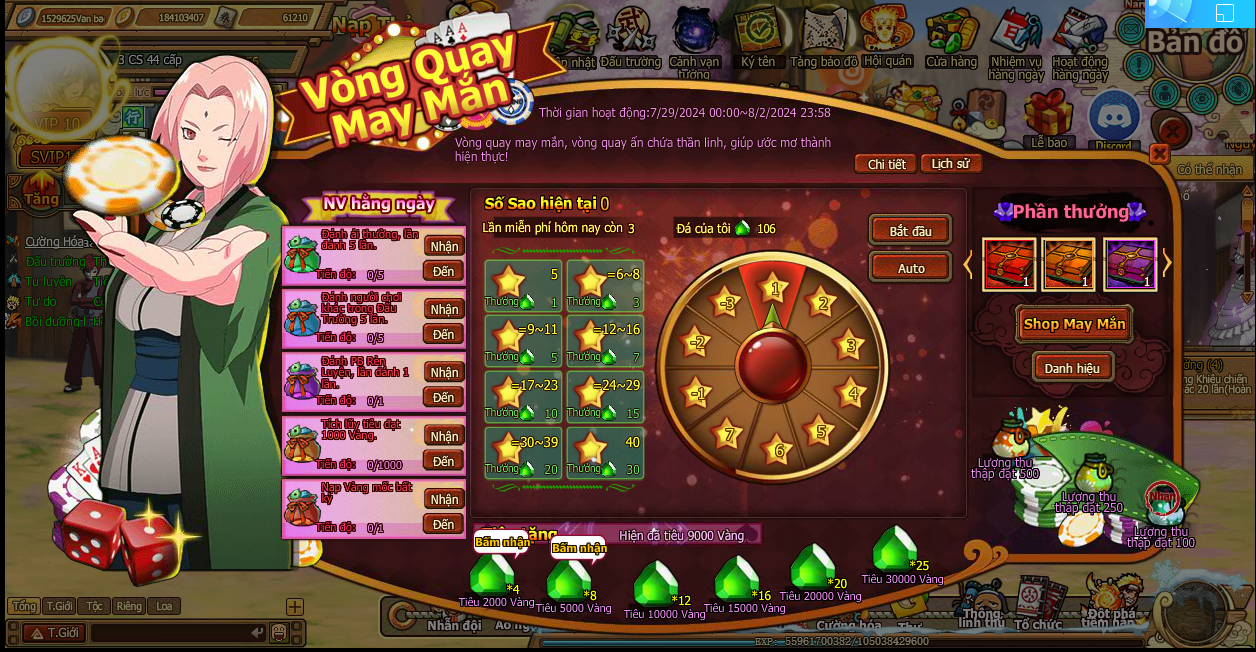
Task: Open the Chi tiết details button
Action: [886, 164]
